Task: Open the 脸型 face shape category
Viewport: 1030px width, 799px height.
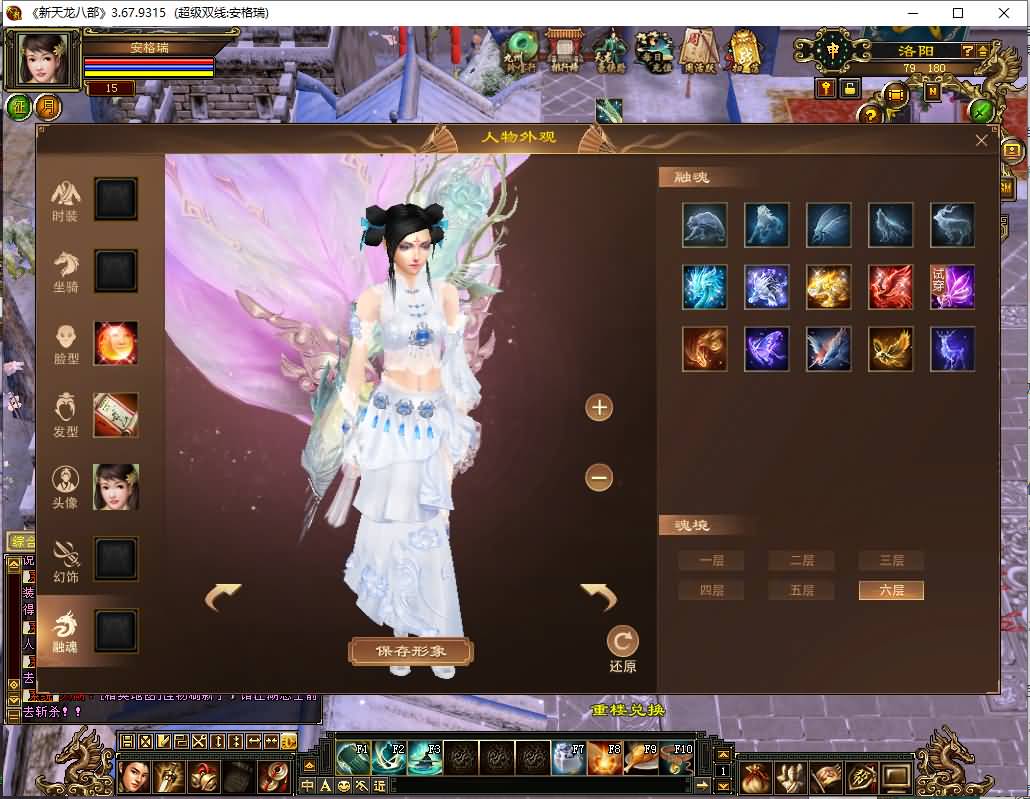Action: (x=66, y=343)
